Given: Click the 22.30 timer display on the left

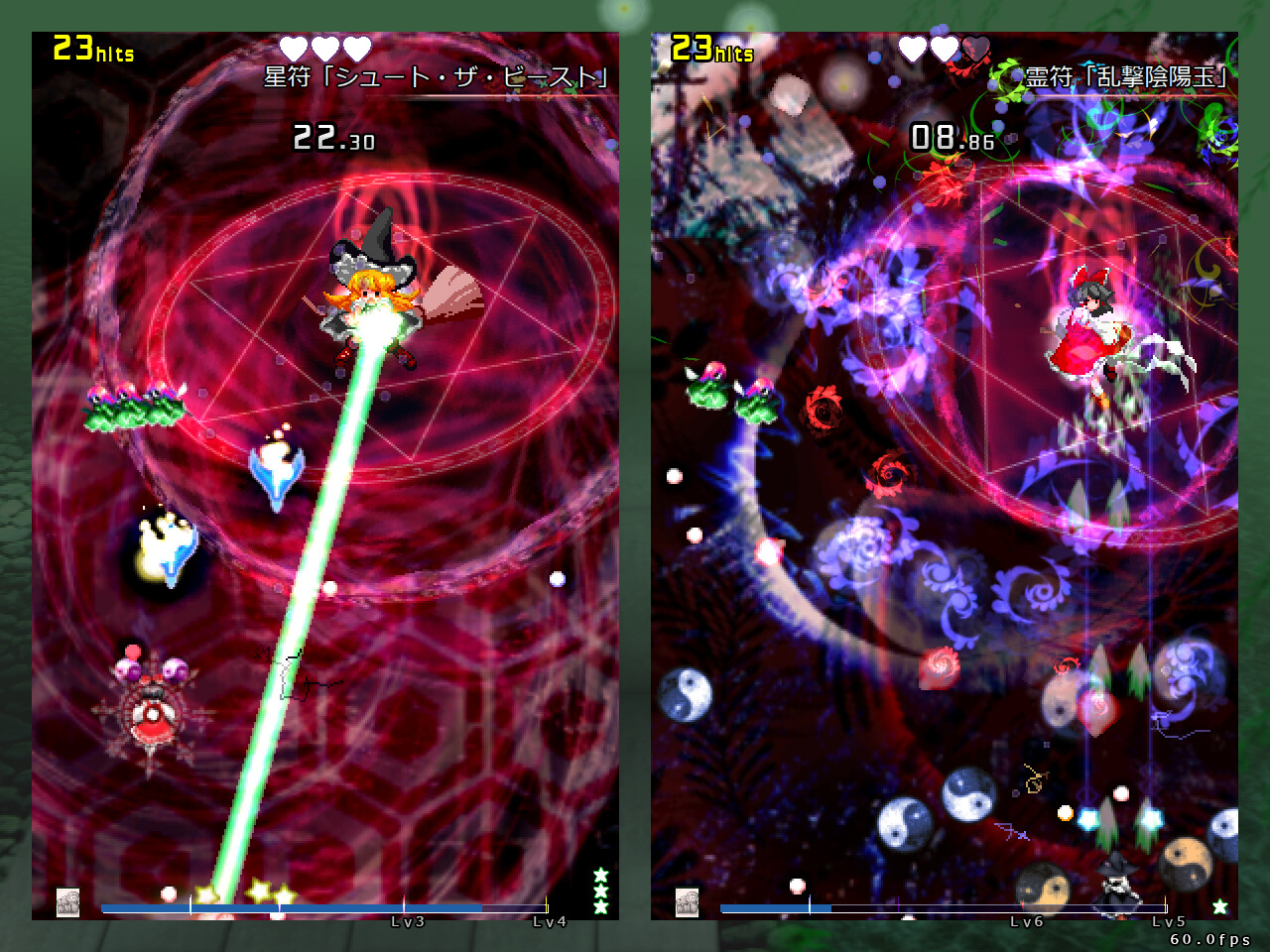Looking at the screenshot, I should pyautogui.click(x=332, y=136).
